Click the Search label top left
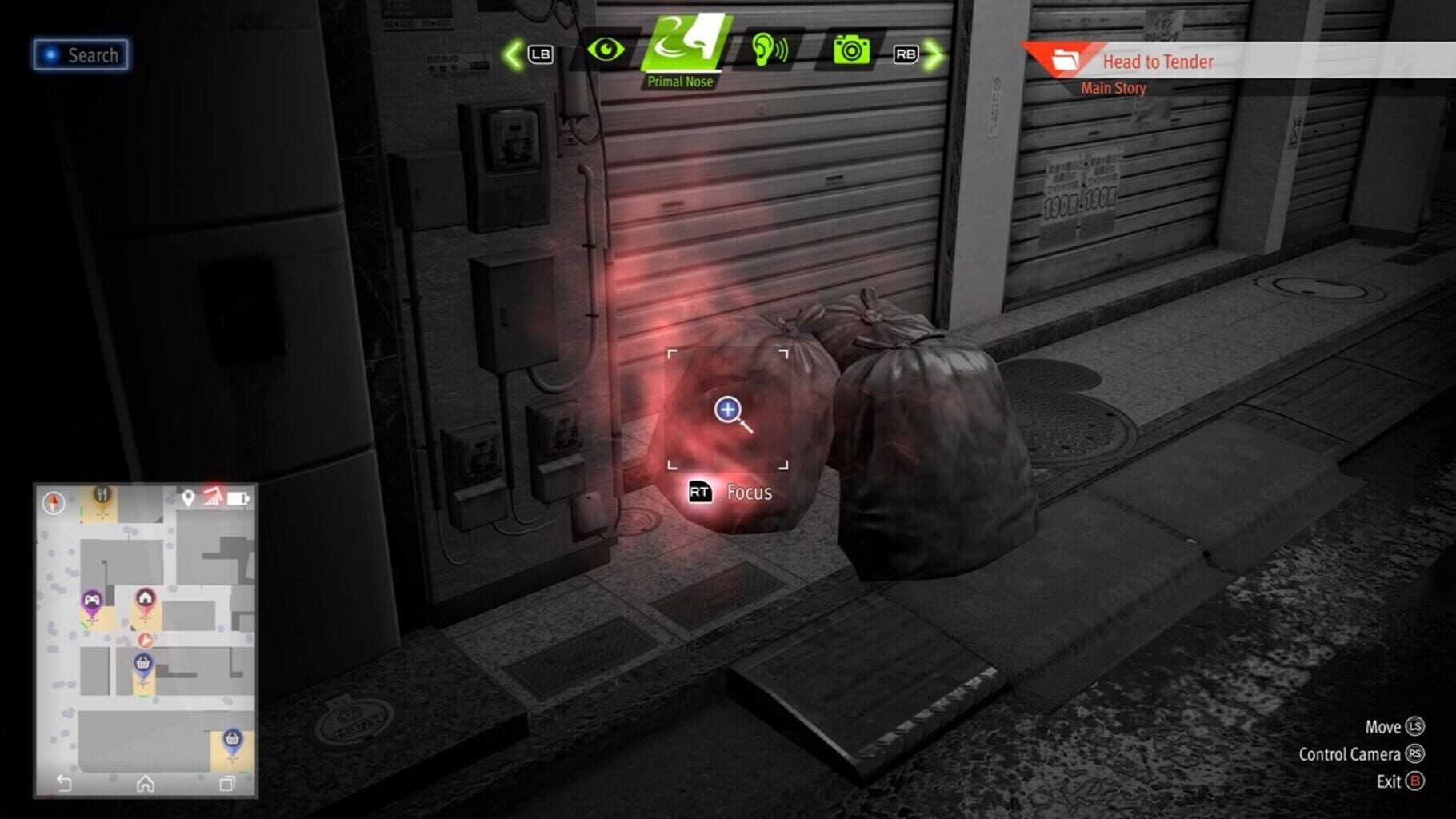1456x819 pixels. [81, 54]
